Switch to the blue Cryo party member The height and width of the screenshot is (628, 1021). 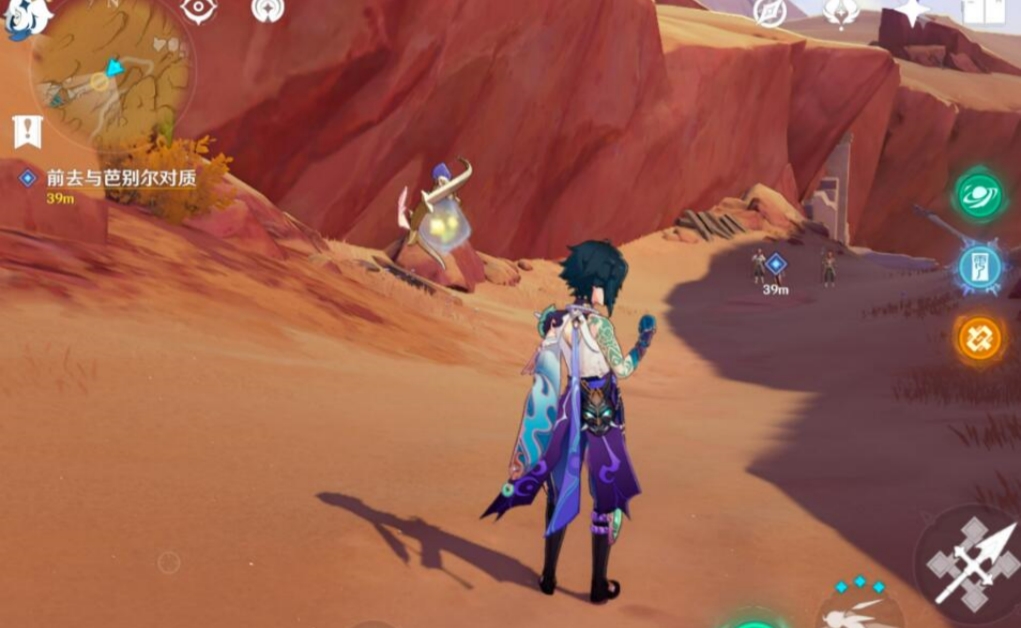979,268
